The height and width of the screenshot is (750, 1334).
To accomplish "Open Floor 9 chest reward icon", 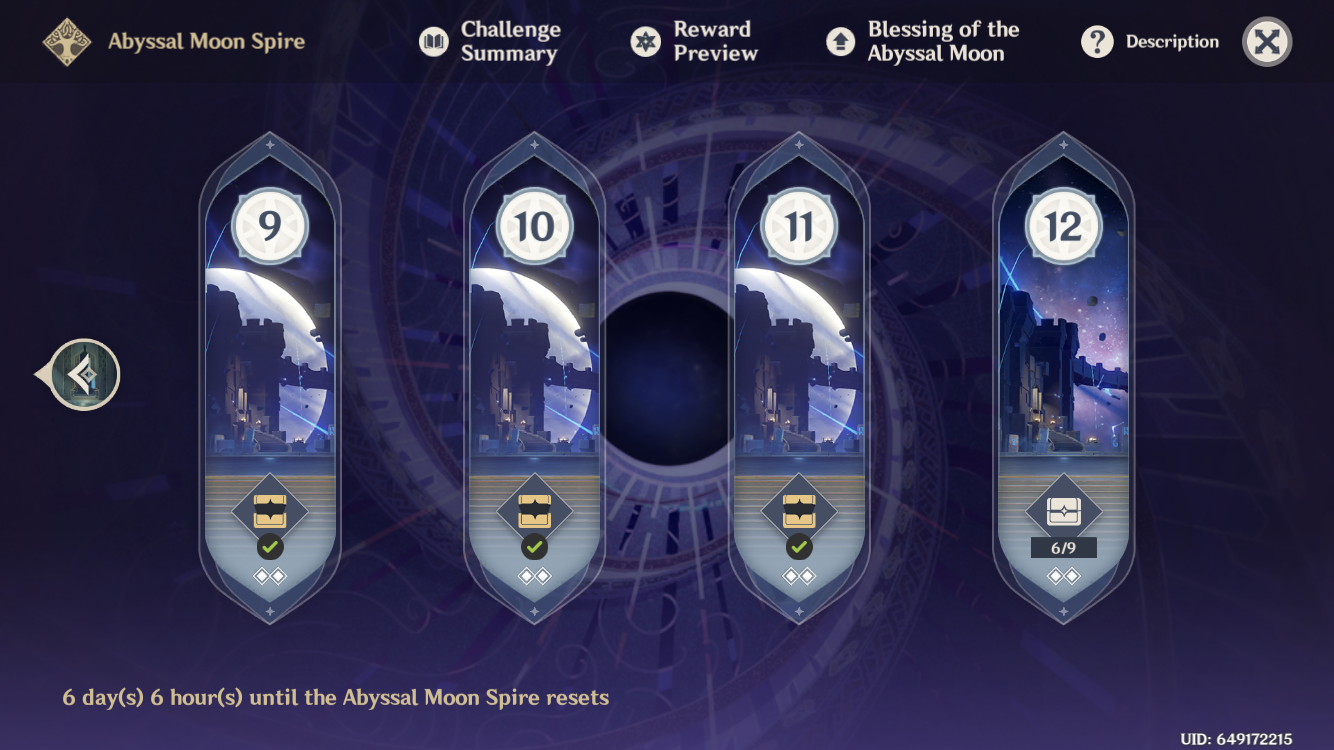I will pos(269,512).
